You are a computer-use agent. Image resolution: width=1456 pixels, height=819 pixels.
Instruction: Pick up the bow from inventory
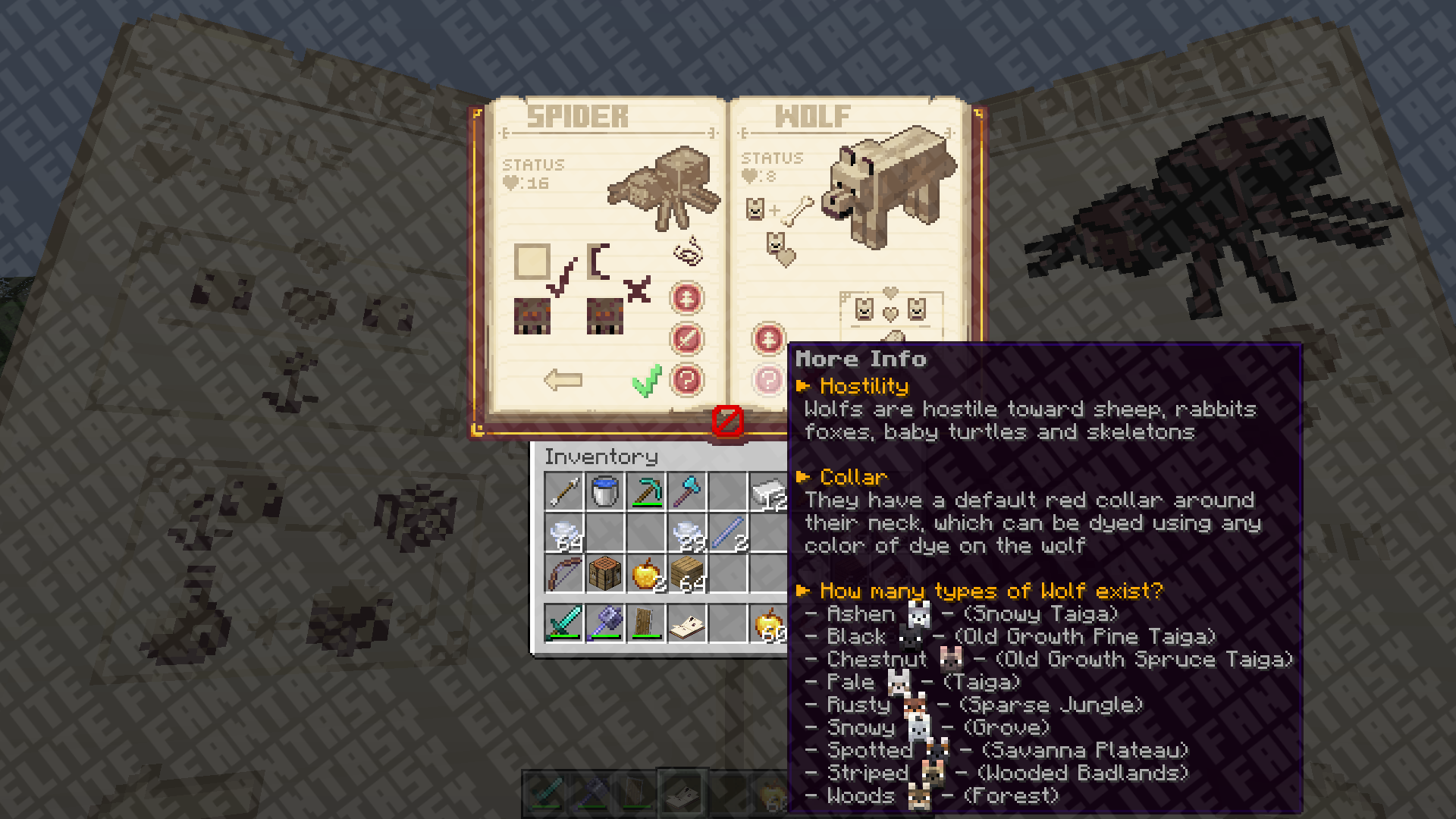point(564,573)
